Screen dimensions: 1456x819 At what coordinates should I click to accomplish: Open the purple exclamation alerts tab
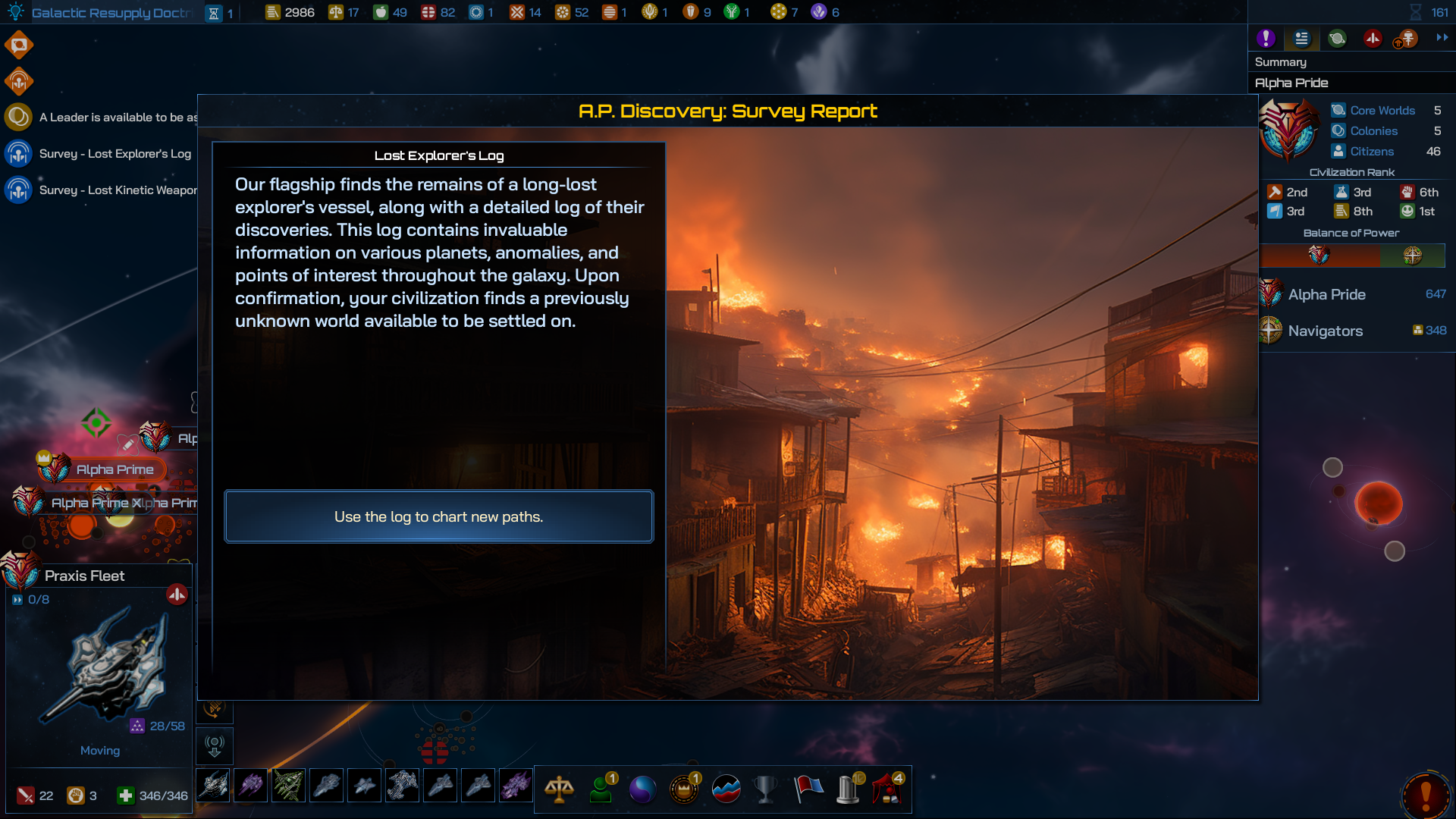[x=1266, y=38]
